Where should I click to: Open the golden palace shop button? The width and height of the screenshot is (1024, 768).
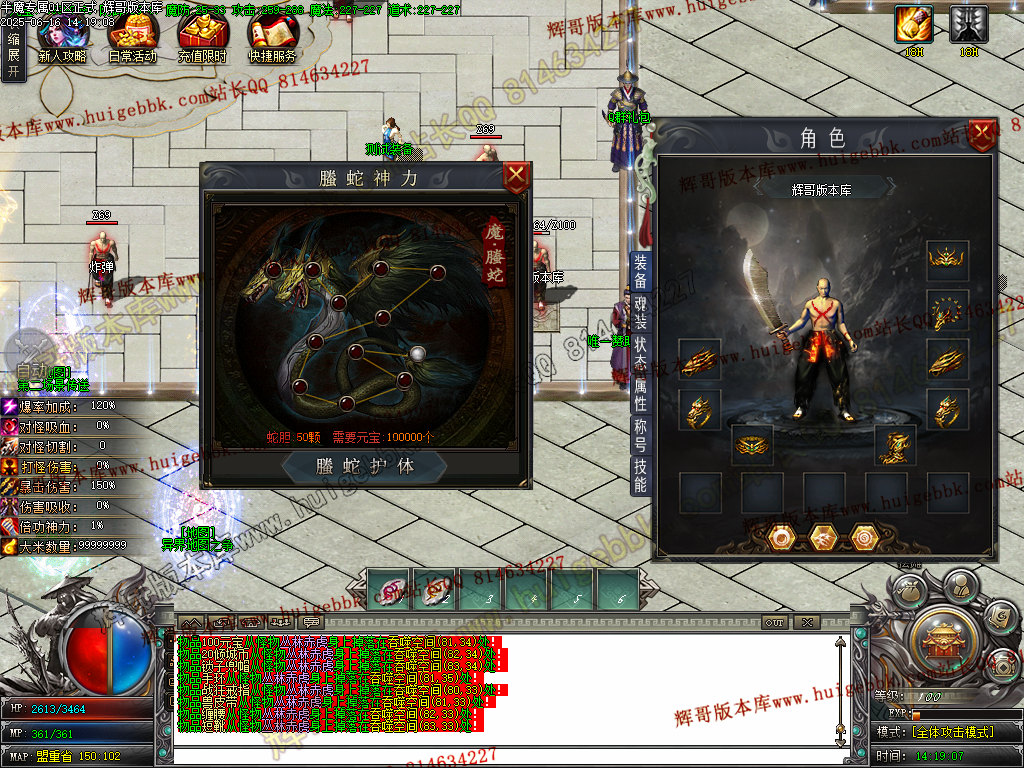tap(941, 636)
